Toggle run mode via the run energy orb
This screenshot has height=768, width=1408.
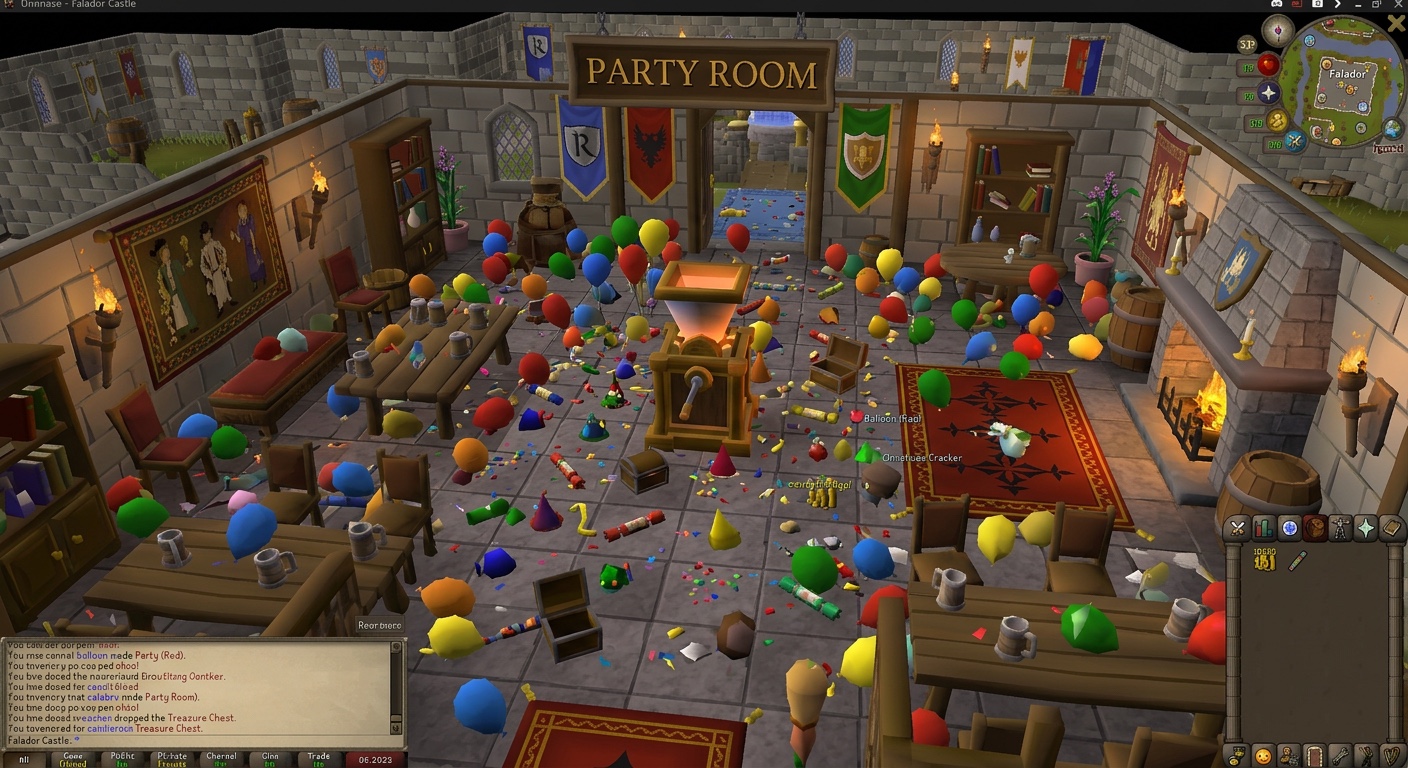(x=1275, y=122)
